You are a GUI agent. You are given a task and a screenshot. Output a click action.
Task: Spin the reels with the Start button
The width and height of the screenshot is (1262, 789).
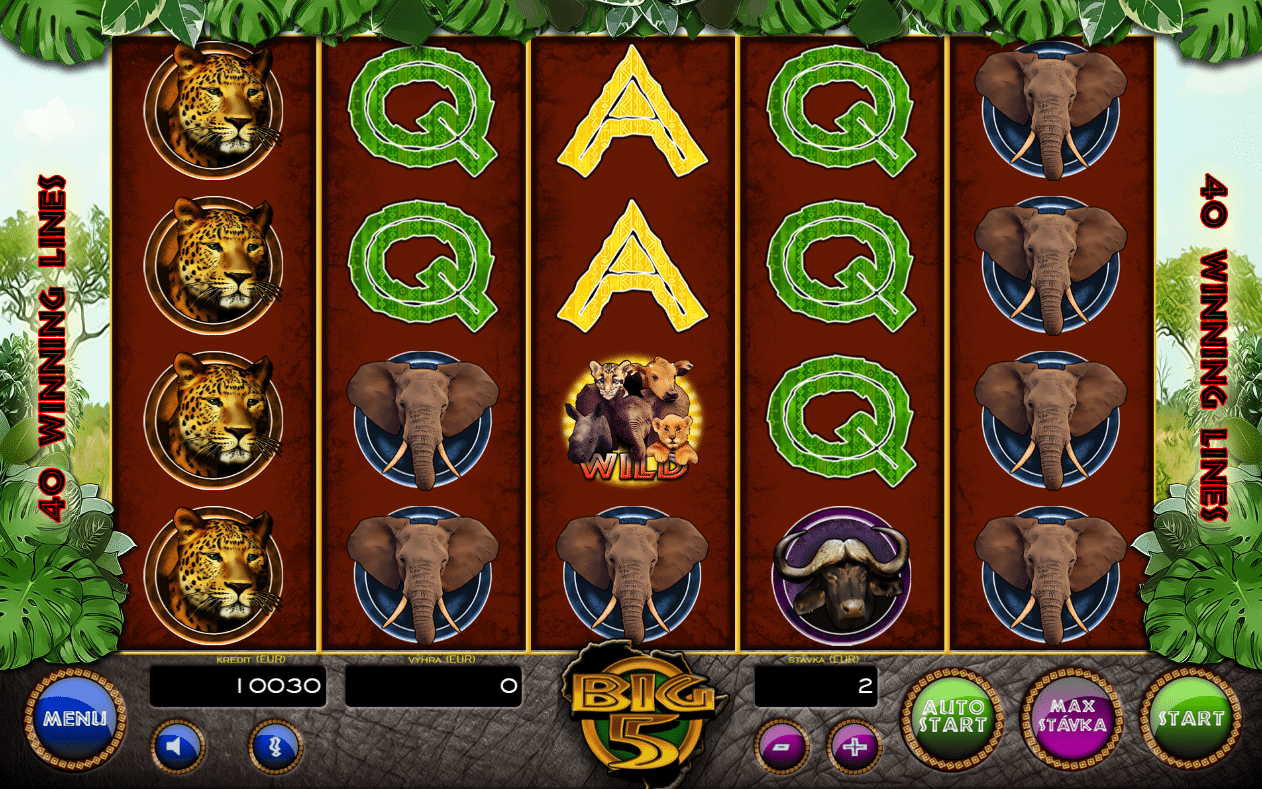[1190, 717]
